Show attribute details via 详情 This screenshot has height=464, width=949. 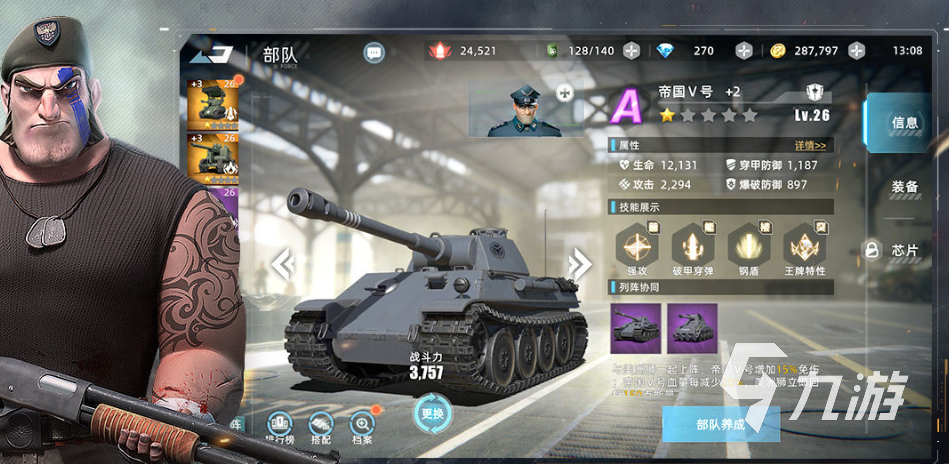point(813,146)
